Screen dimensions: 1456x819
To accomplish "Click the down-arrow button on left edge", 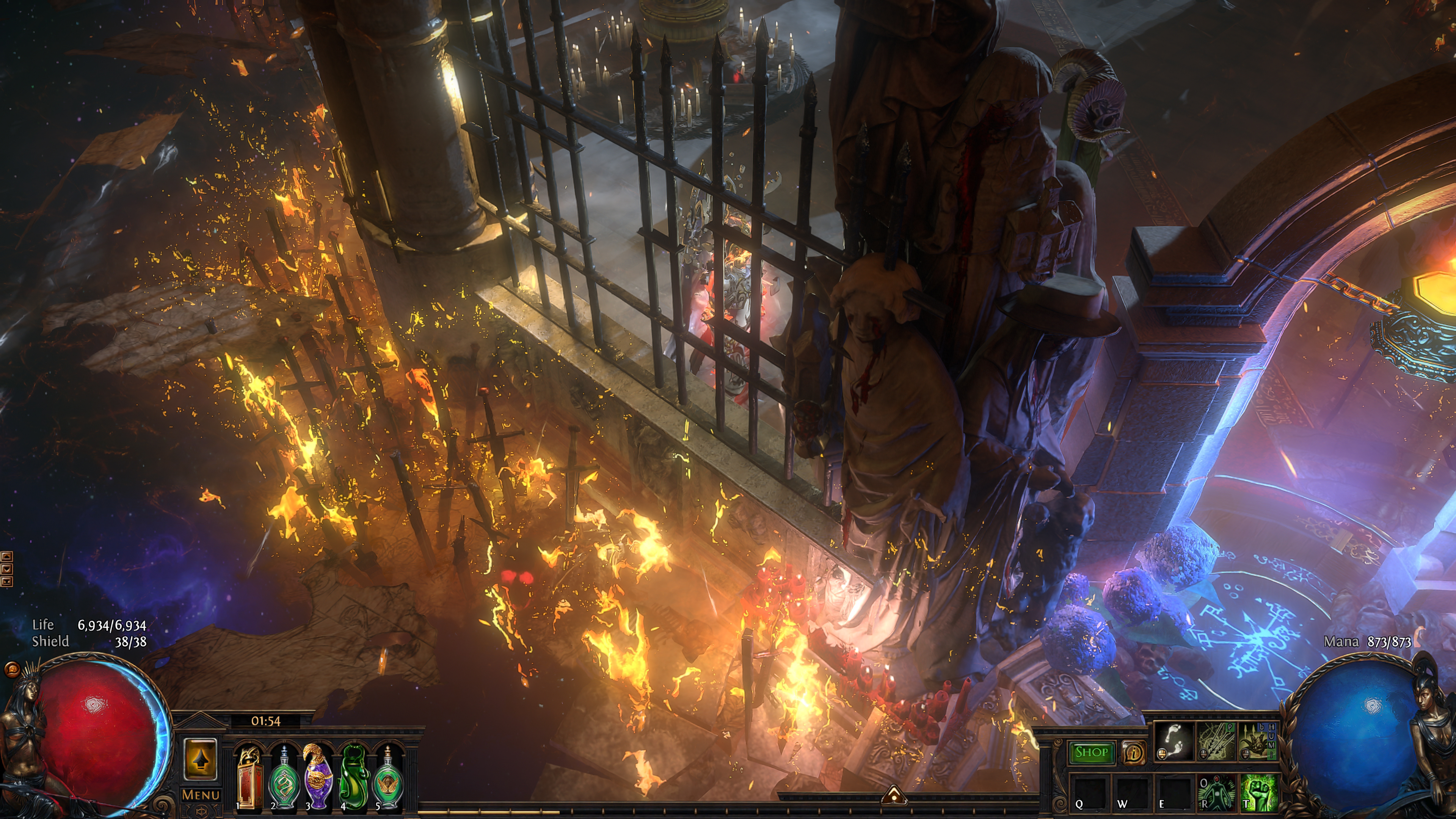I will click(x=6, y=569).
